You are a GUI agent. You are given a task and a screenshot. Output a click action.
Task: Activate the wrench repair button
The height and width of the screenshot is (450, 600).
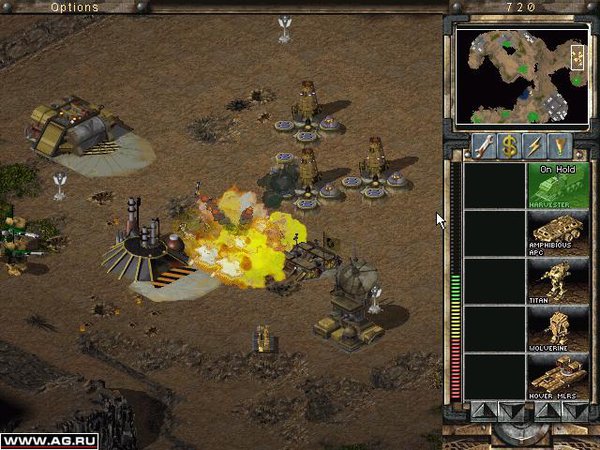[x=482, y=145]
